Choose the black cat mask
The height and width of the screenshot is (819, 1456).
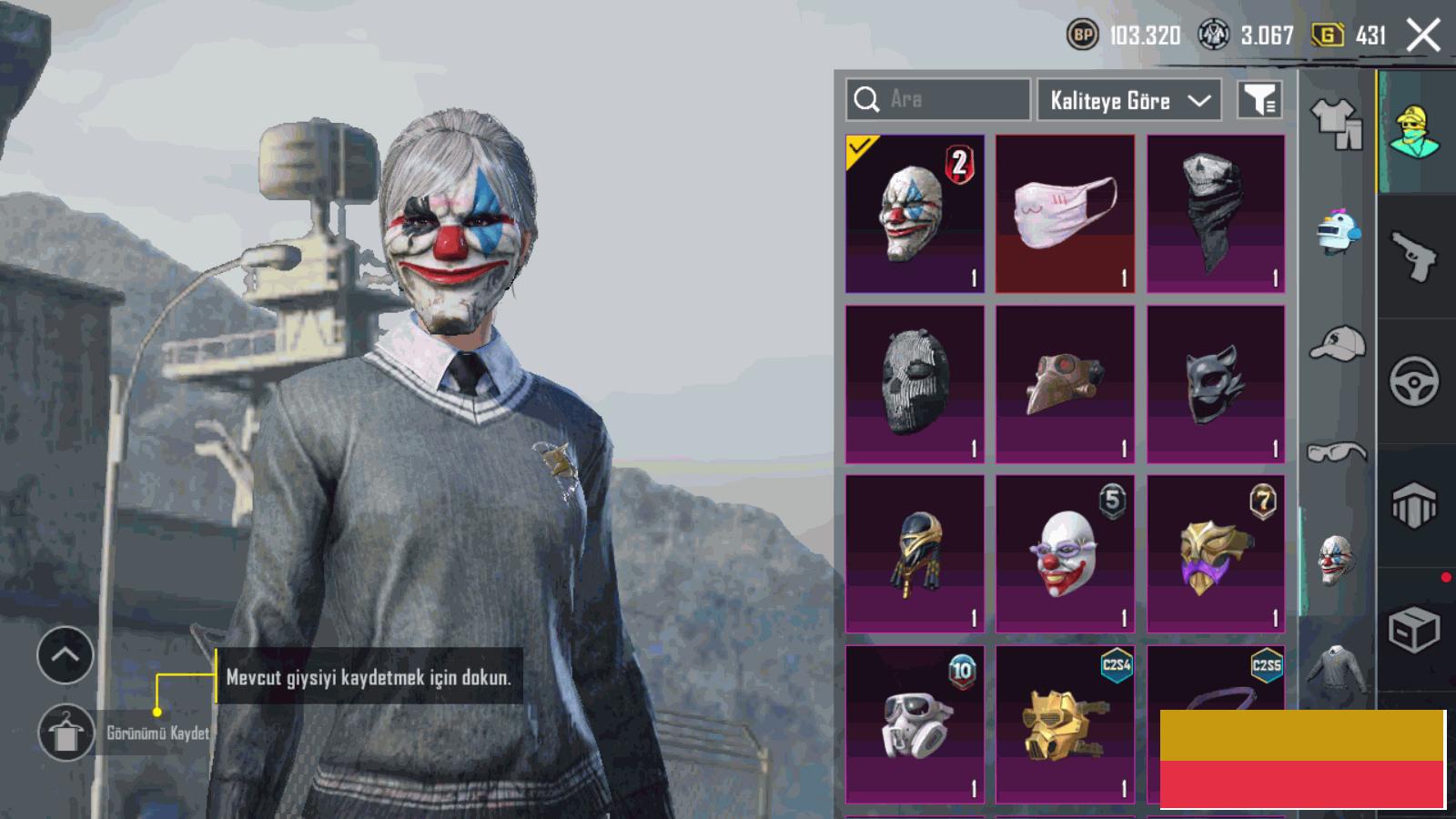click(x=1216, y=384)
